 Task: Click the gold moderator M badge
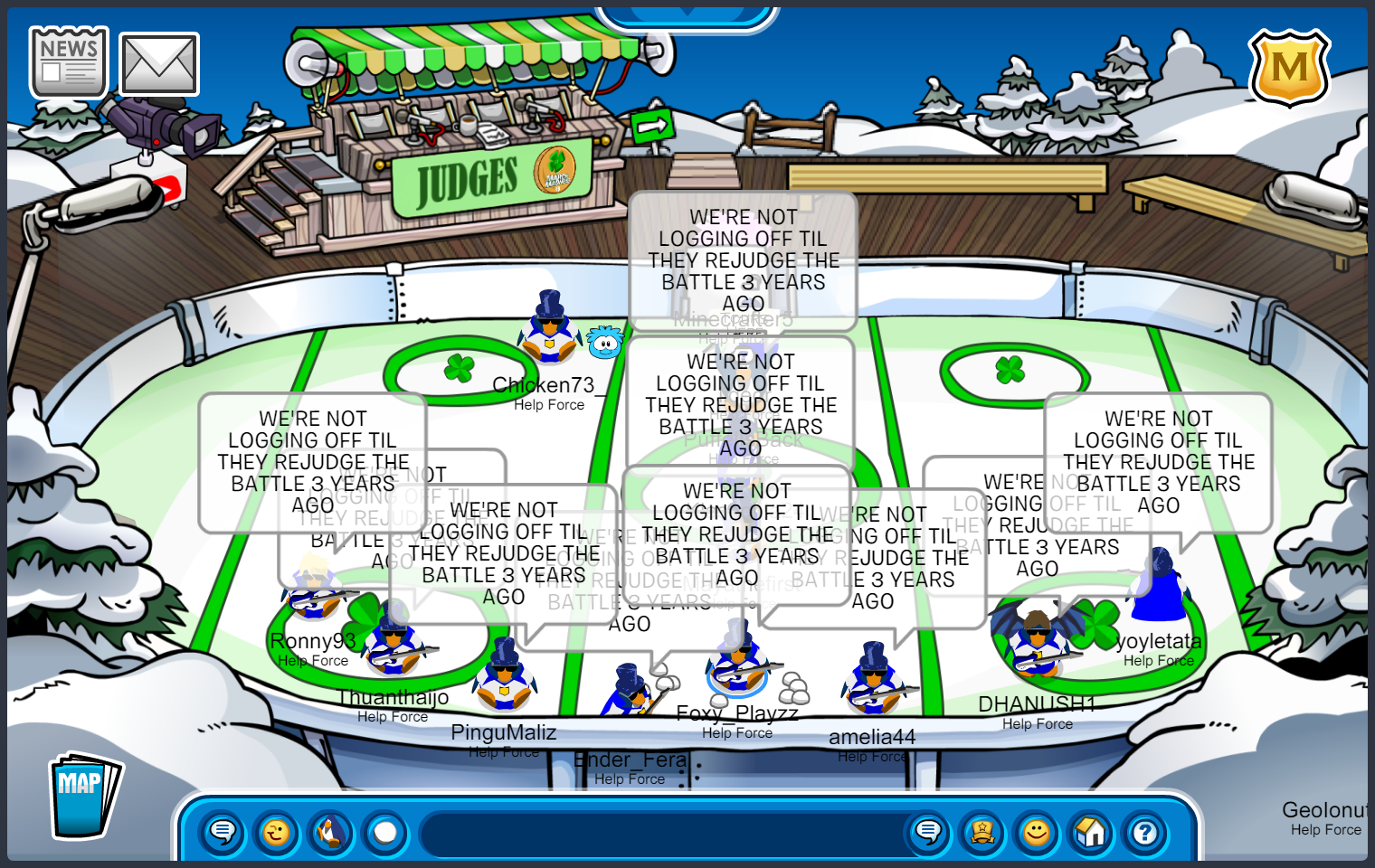point(1289,68)
